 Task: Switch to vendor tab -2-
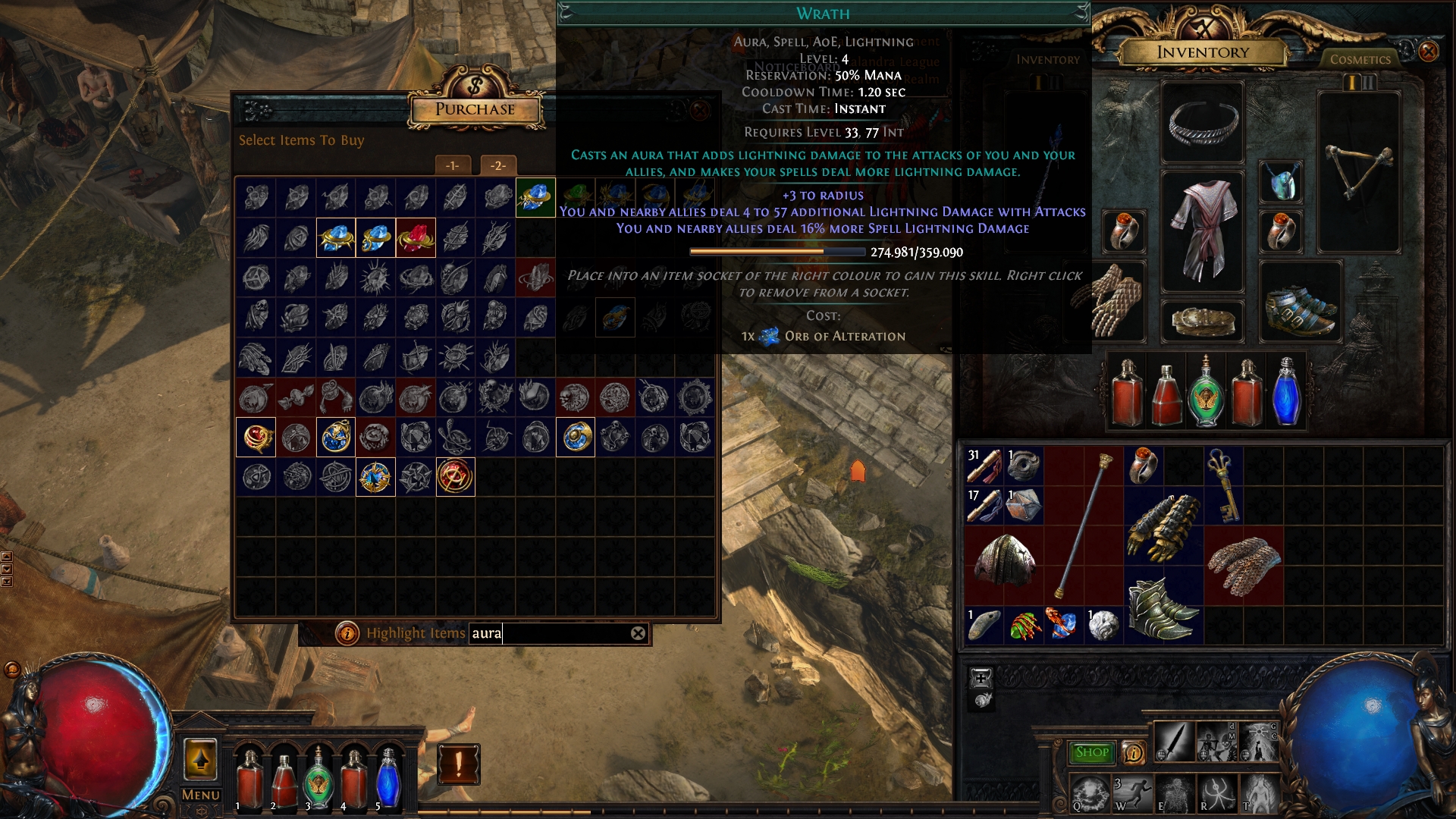tap(497, 165)
